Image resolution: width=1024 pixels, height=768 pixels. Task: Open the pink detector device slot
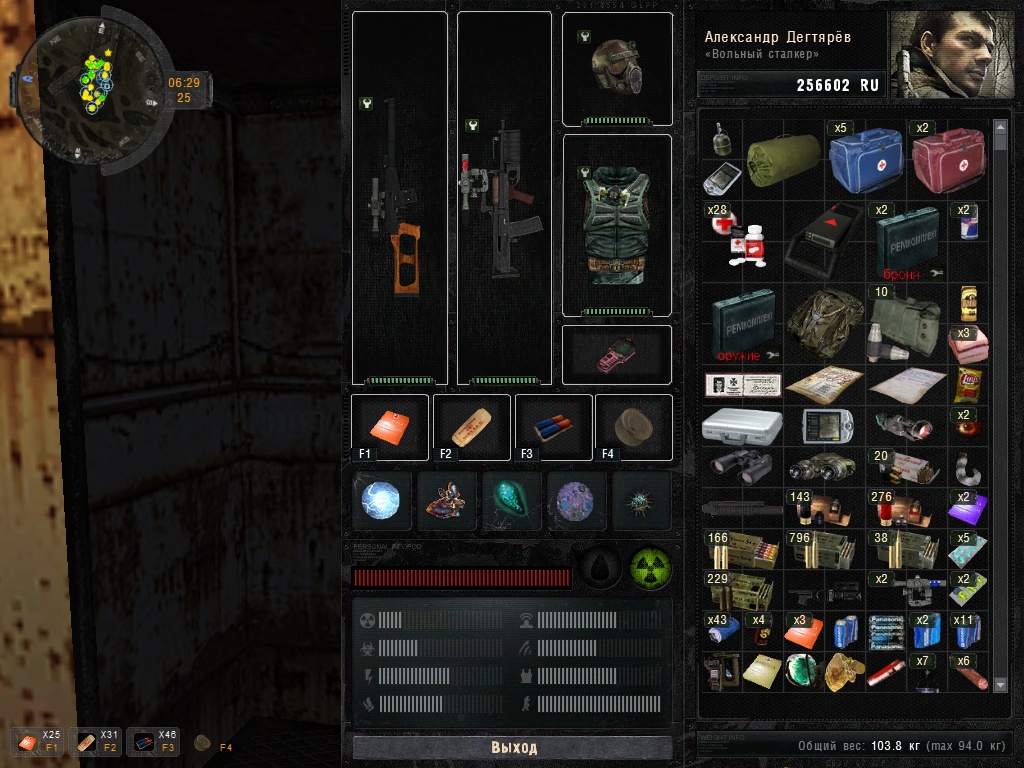616,354
